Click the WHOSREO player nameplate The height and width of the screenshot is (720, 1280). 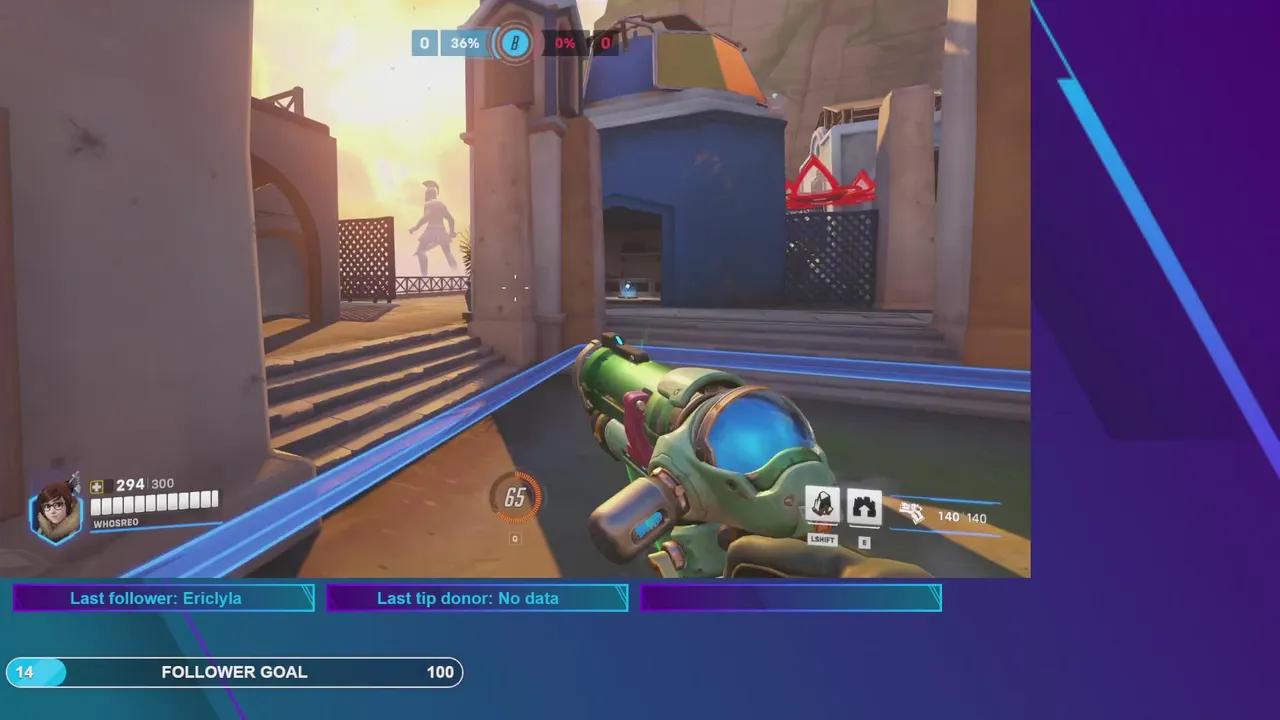coord(113,523)
